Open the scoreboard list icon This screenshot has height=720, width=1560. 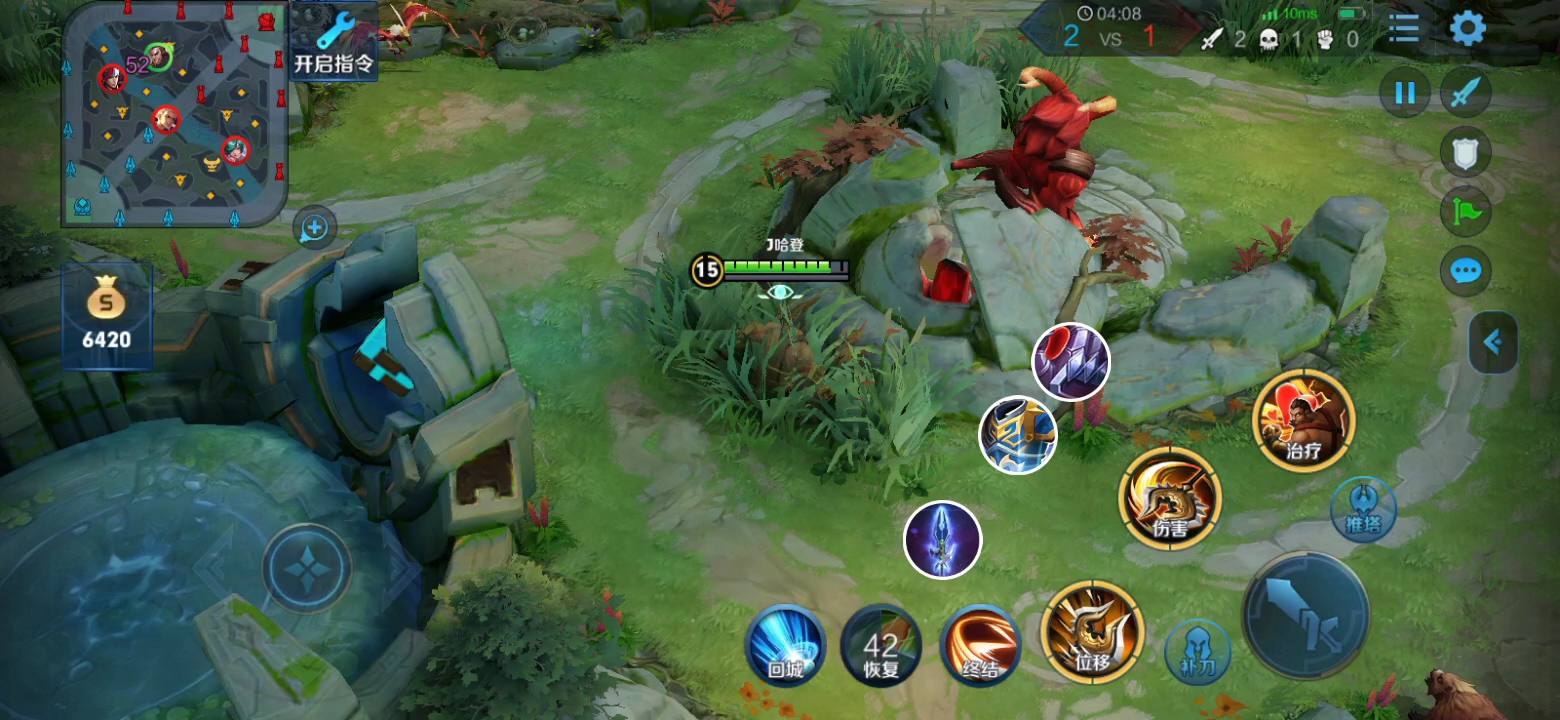point(1404,29)
